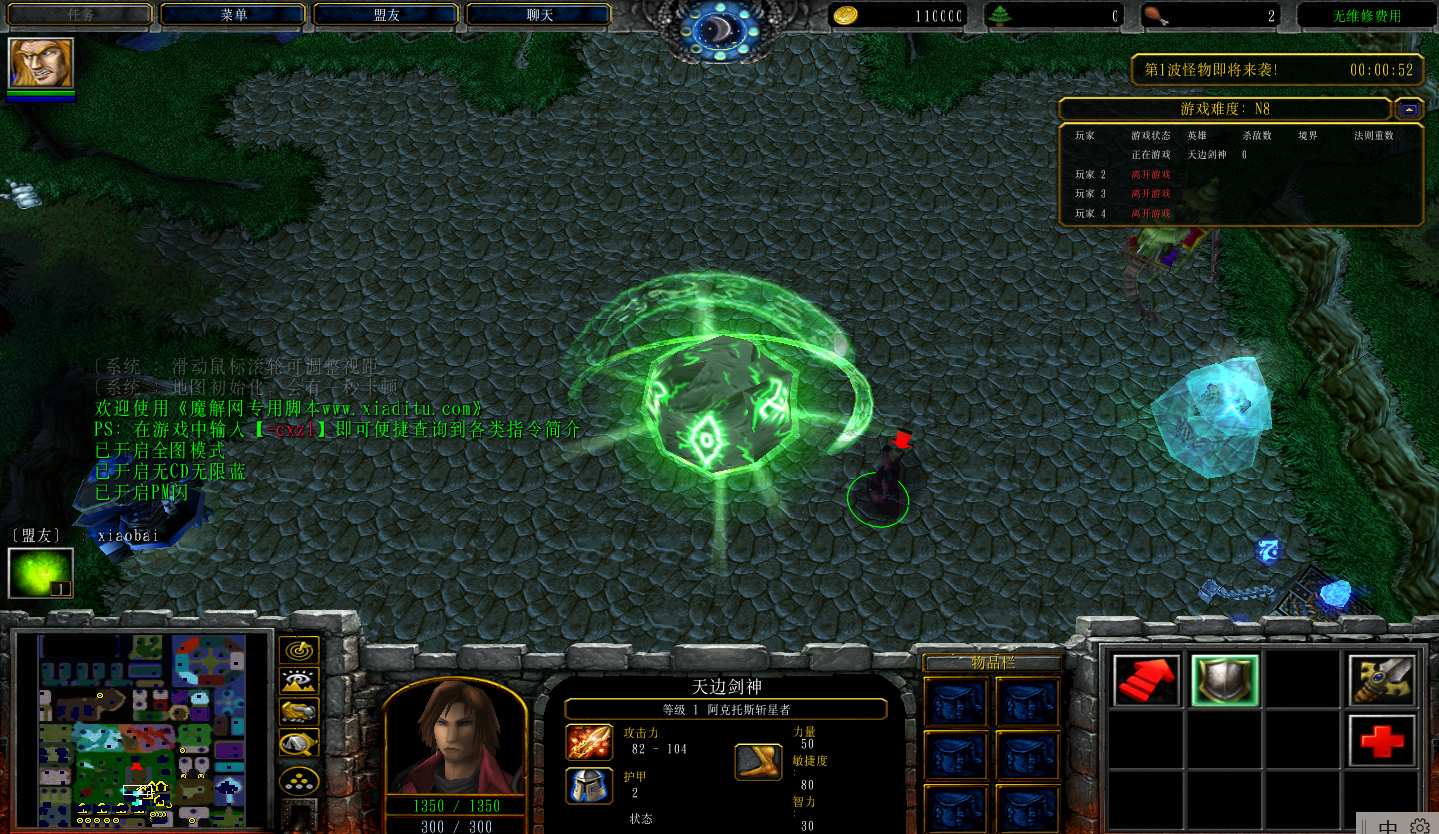The height and width of the screenshot is (834, 1439).
Task: Activate the minimap signal ping button
Action: (299, 650)
